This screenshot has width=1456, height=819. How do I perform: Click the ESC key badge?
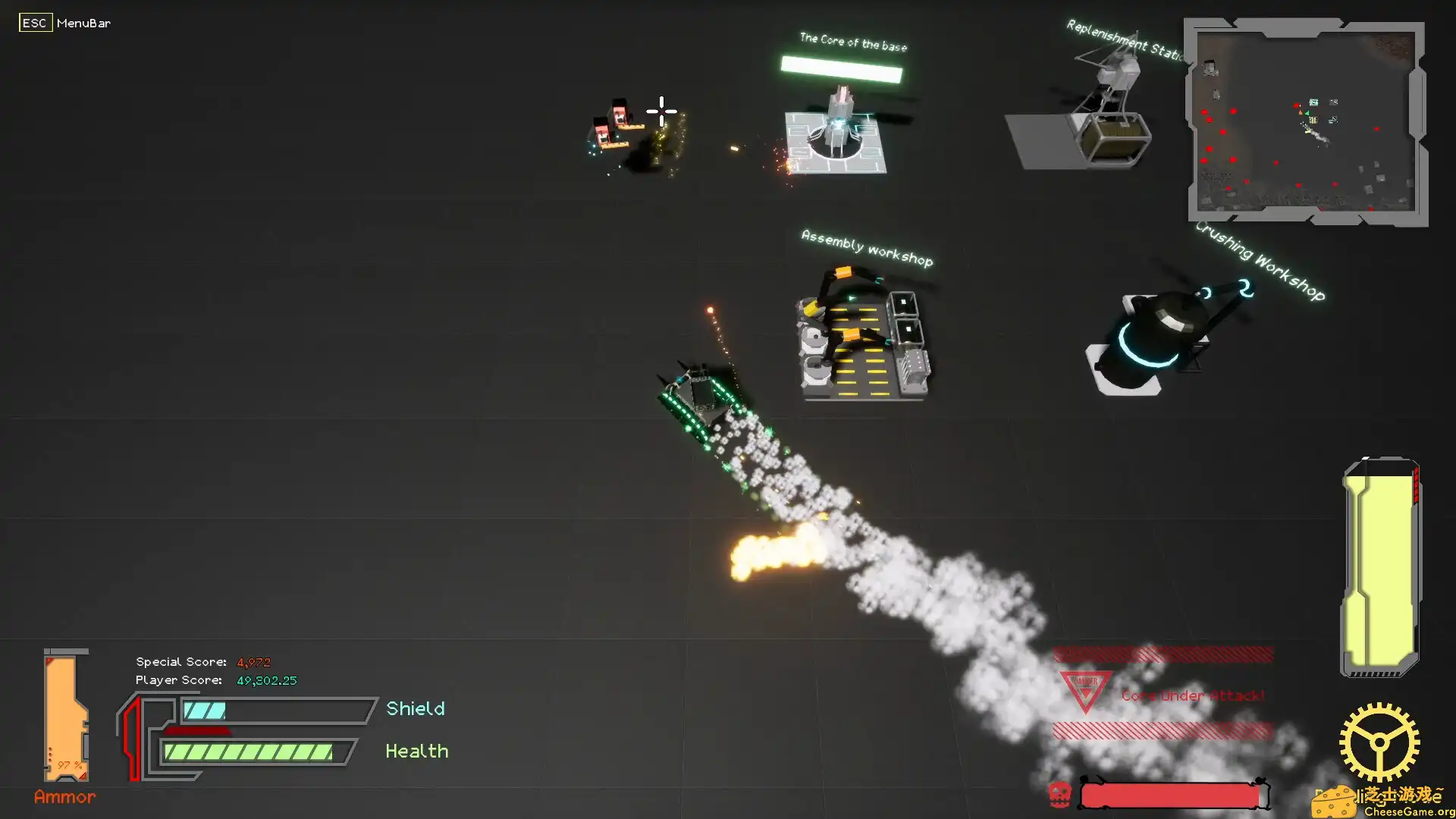[35, 23]
